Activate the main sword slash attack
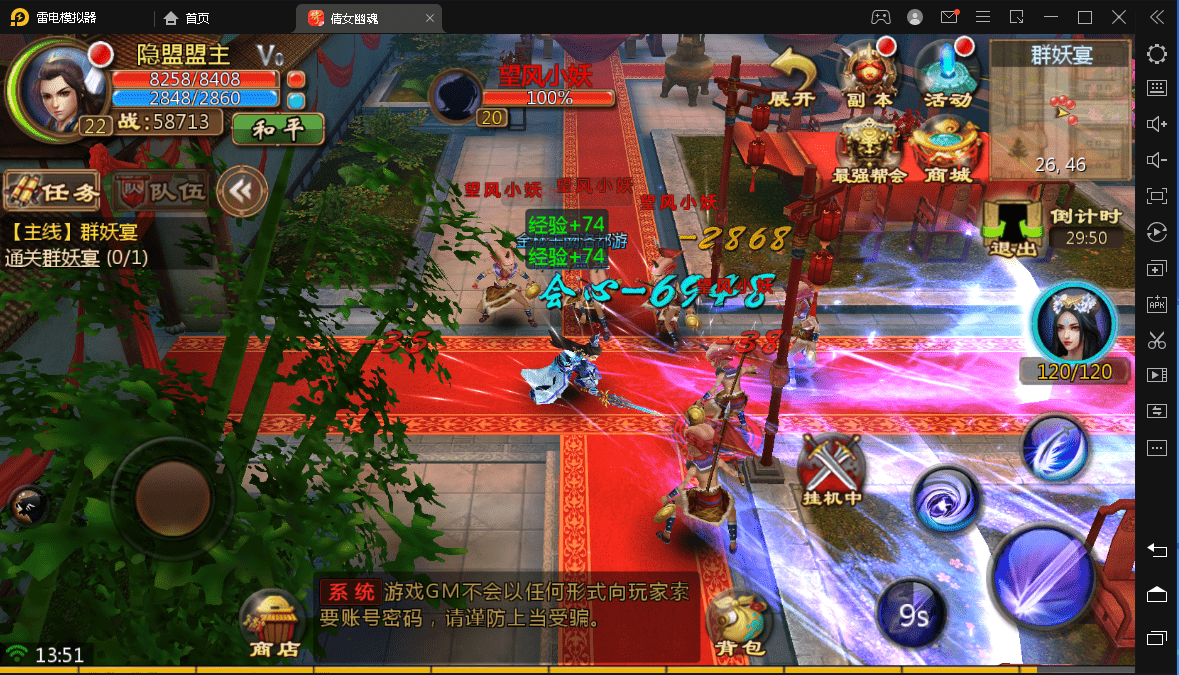This screenshot has width=1179, height=675. [1044, 575]
